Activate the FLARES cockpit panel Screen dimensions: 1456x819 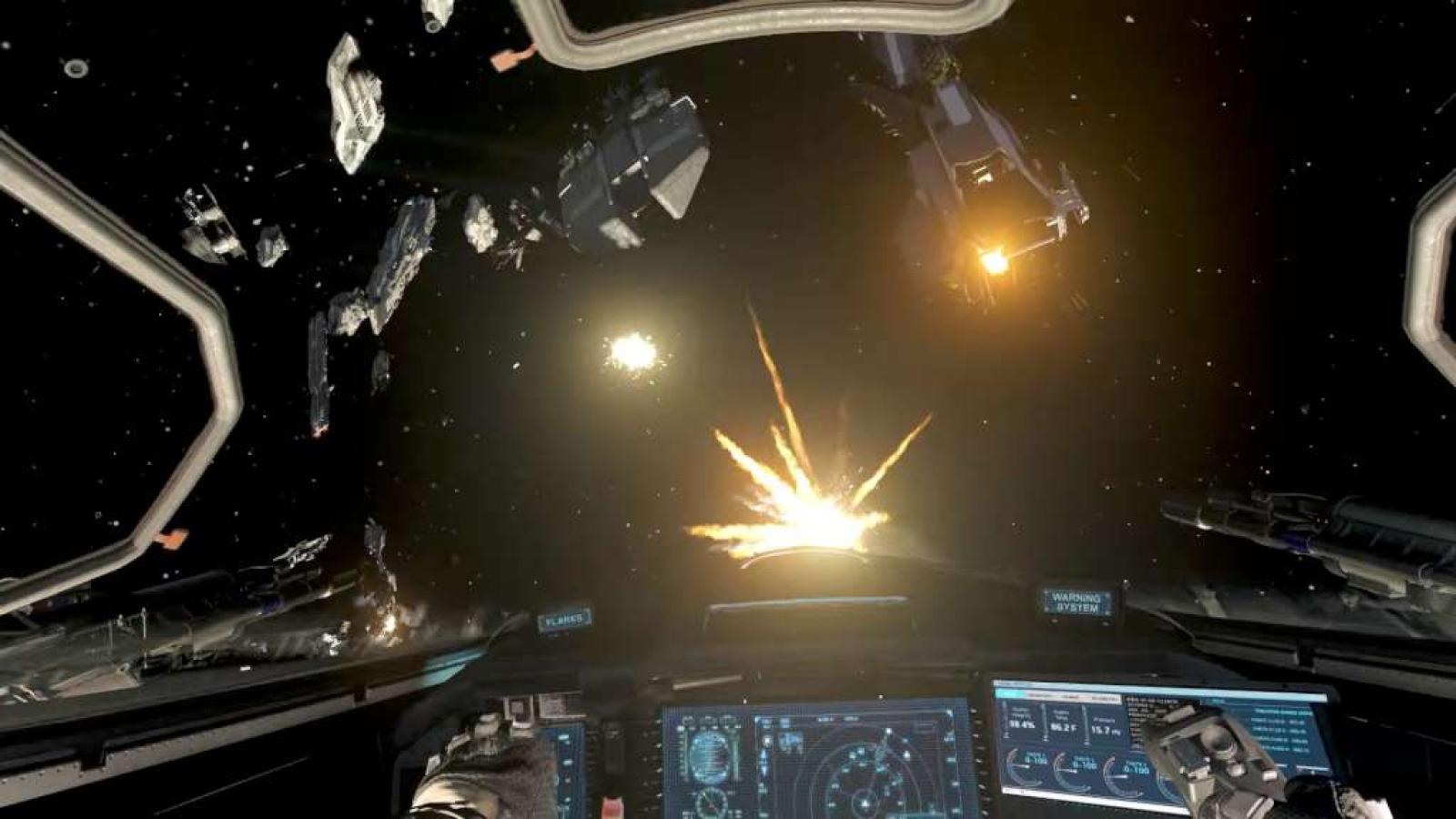(x=563, y=621)
